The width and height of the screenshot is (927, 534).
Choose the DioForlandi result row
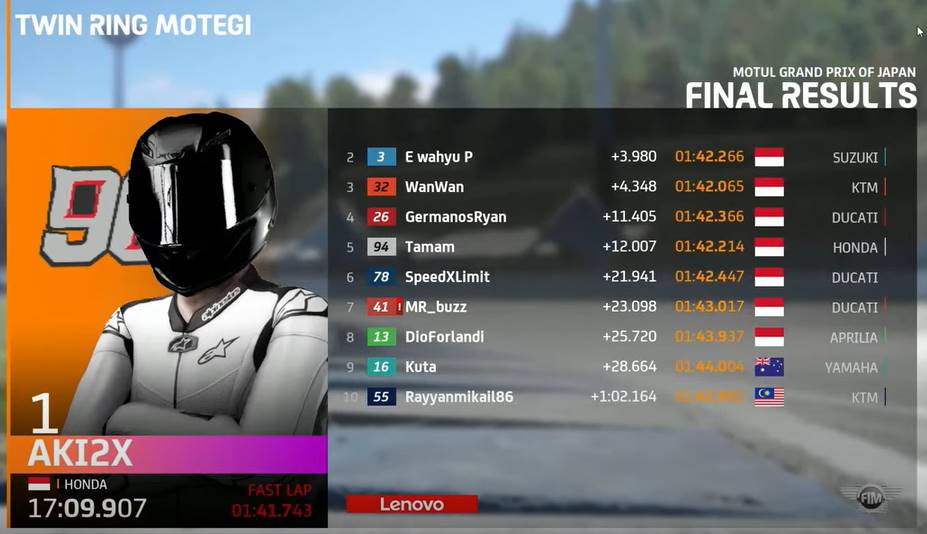pyautogui.click(x=615, y=337)
